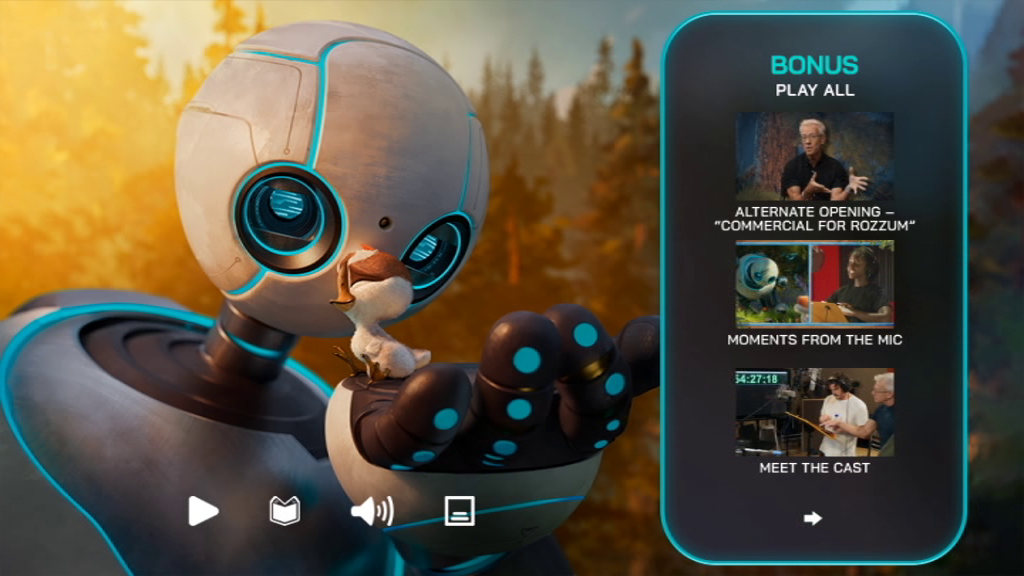This screenshot has height=576, width=1024.
Task: Go to the next bonus page arrow
Action: point(813,518)
